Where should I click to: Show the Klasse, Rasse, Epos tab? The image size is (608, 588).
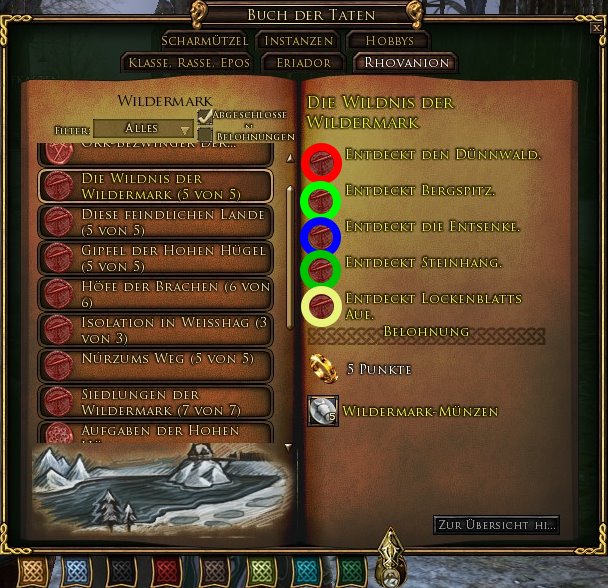coord(188,63)
